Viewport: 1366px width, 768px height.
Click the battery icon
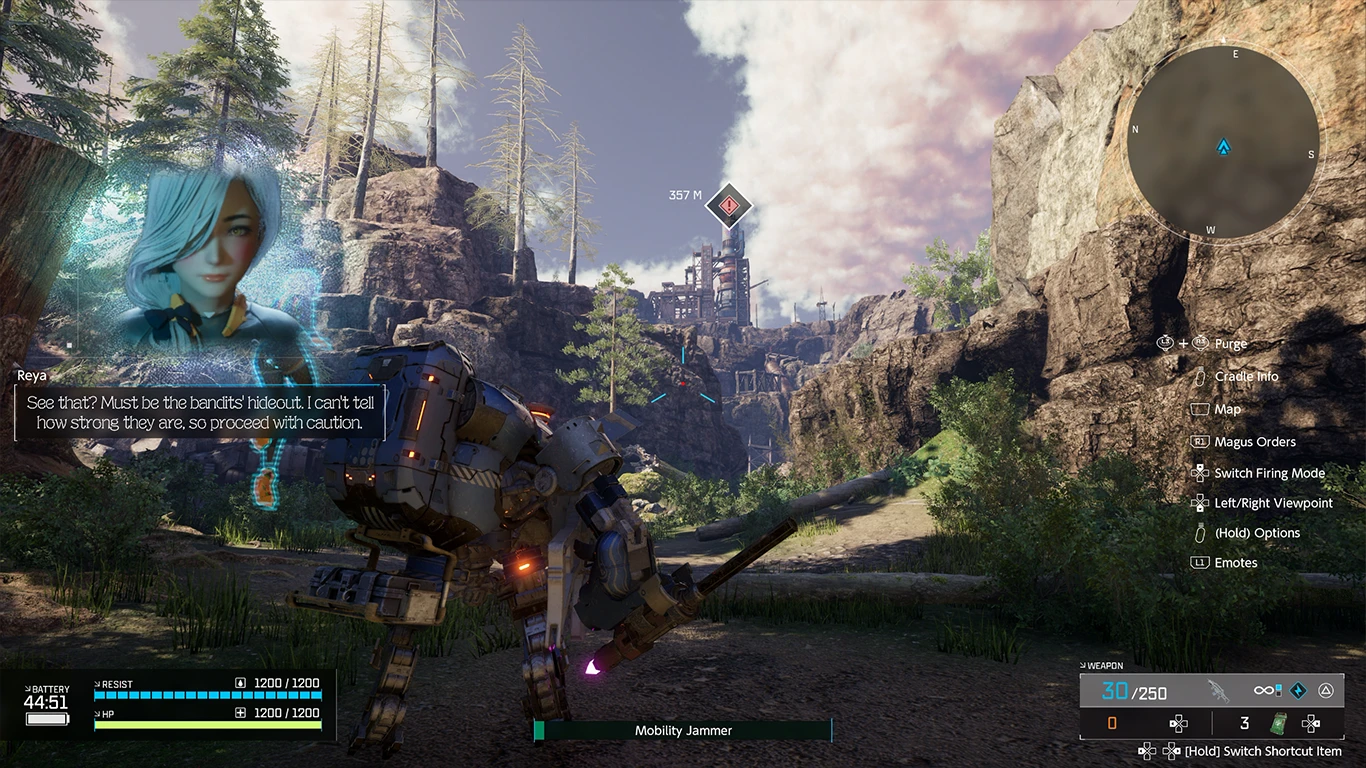click(47, 718)
